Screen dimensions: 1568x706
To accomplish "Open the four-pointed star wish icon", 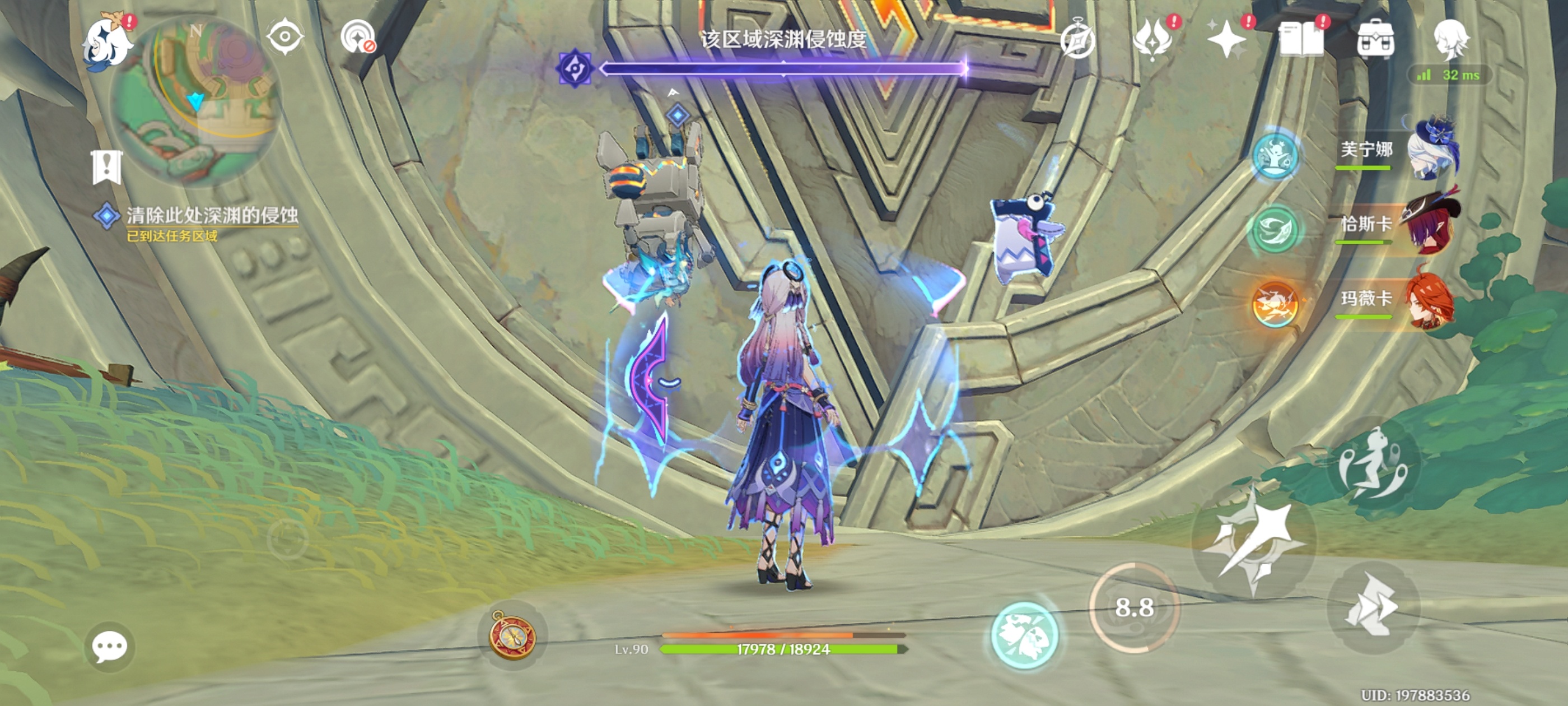I will [x=1226, y=40].
